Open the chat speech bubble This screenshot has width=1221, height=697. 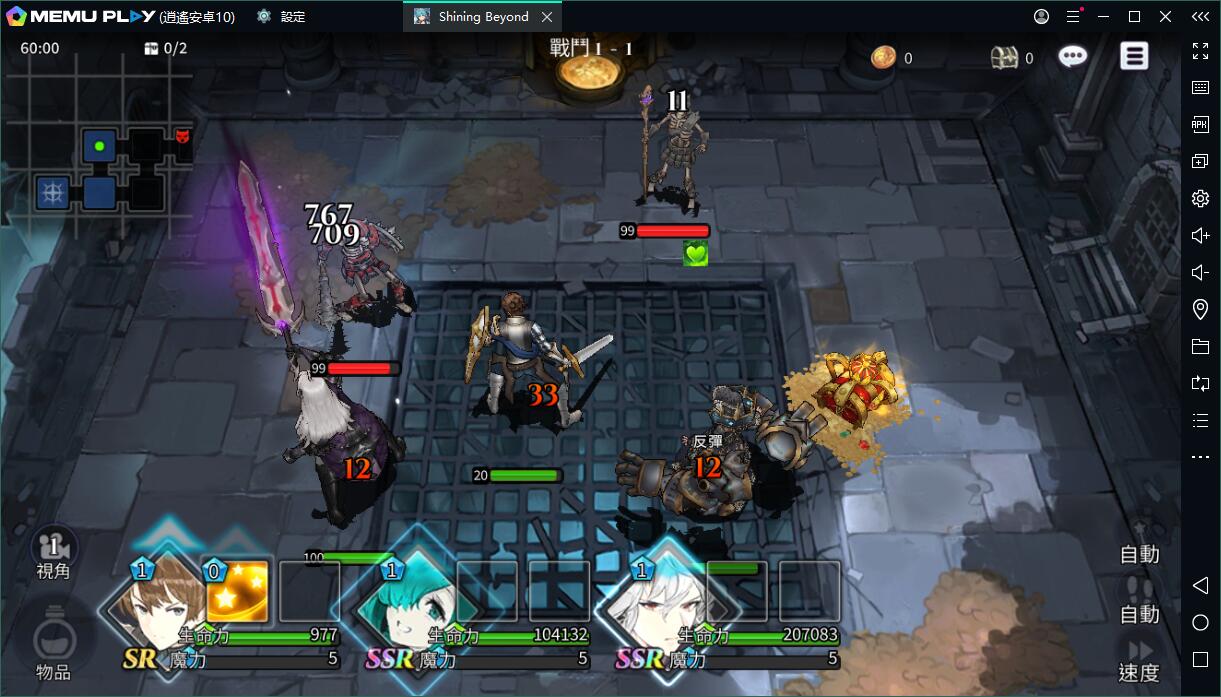click(1073, 57)
